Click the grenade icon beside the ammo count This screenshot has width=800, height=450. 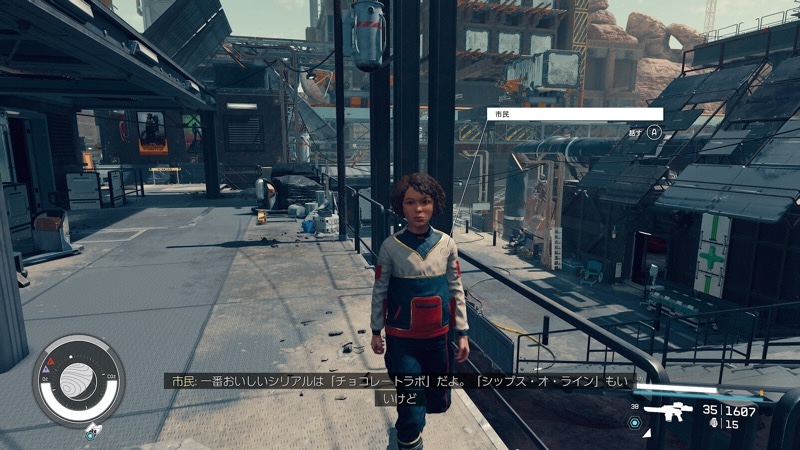[x=711, y=424]
